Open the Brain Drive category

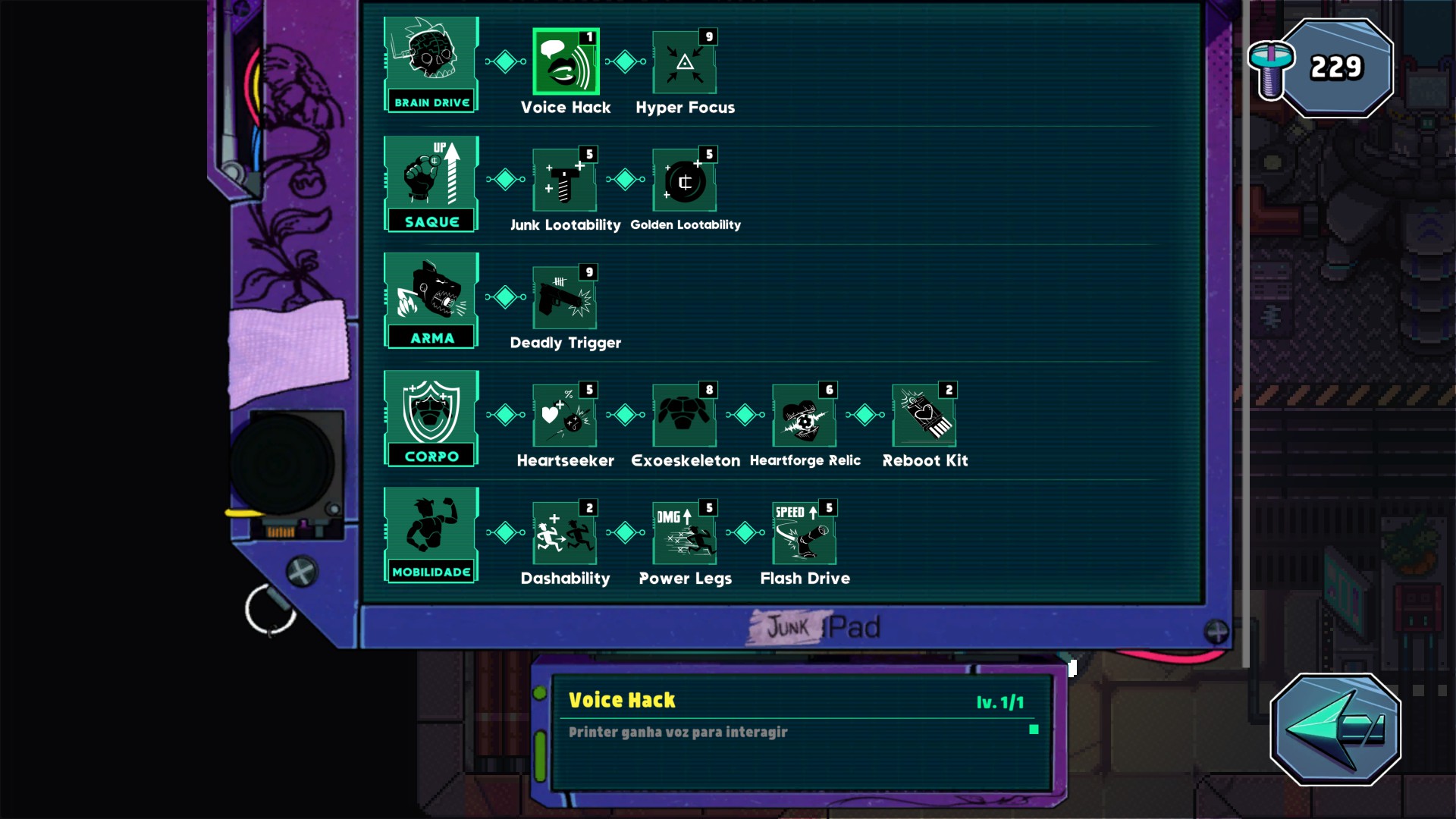coord(431,65)
